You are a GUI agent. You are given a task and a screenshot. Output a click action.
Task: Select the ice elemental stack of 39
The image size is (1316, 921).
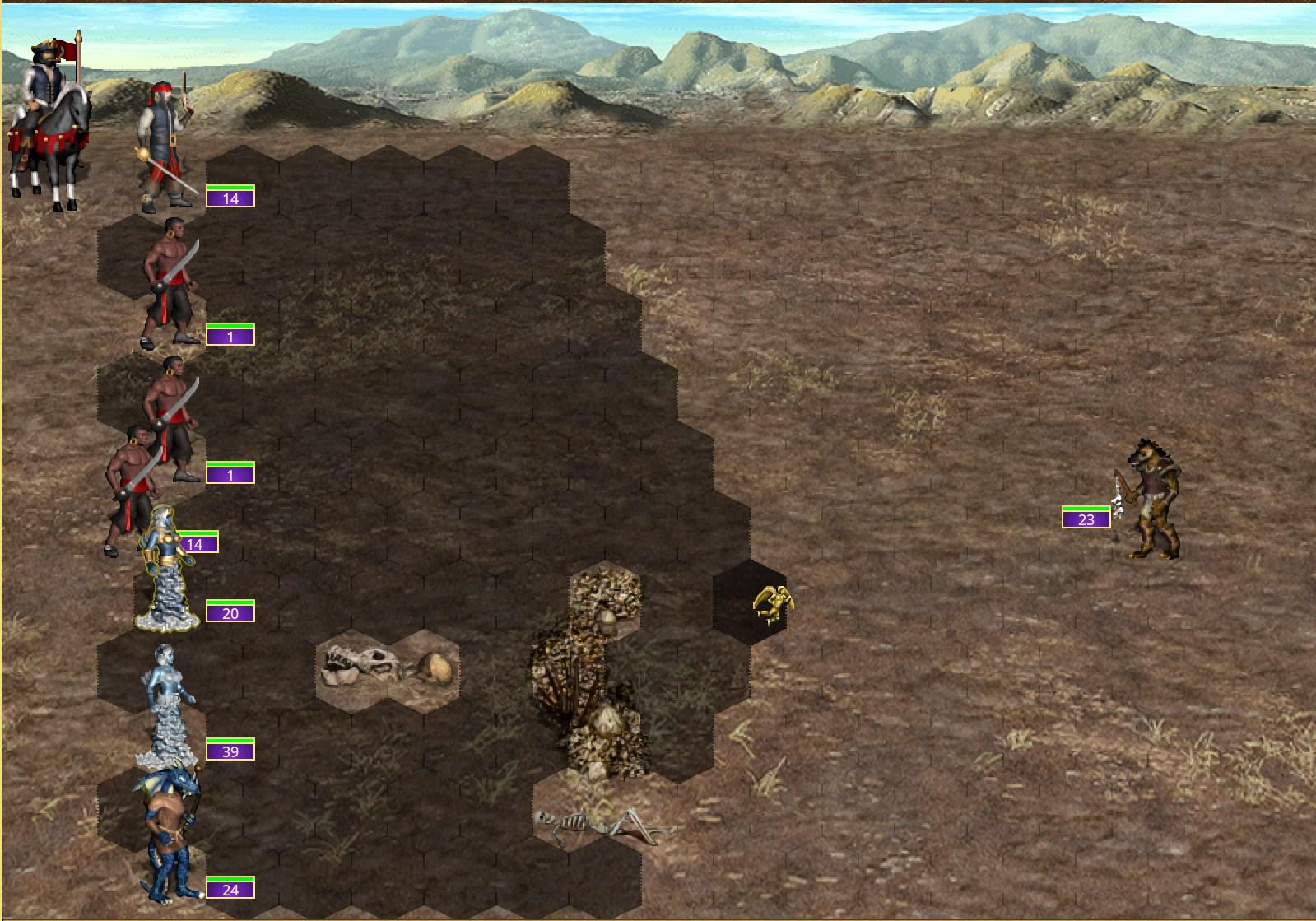pos(169,706)
